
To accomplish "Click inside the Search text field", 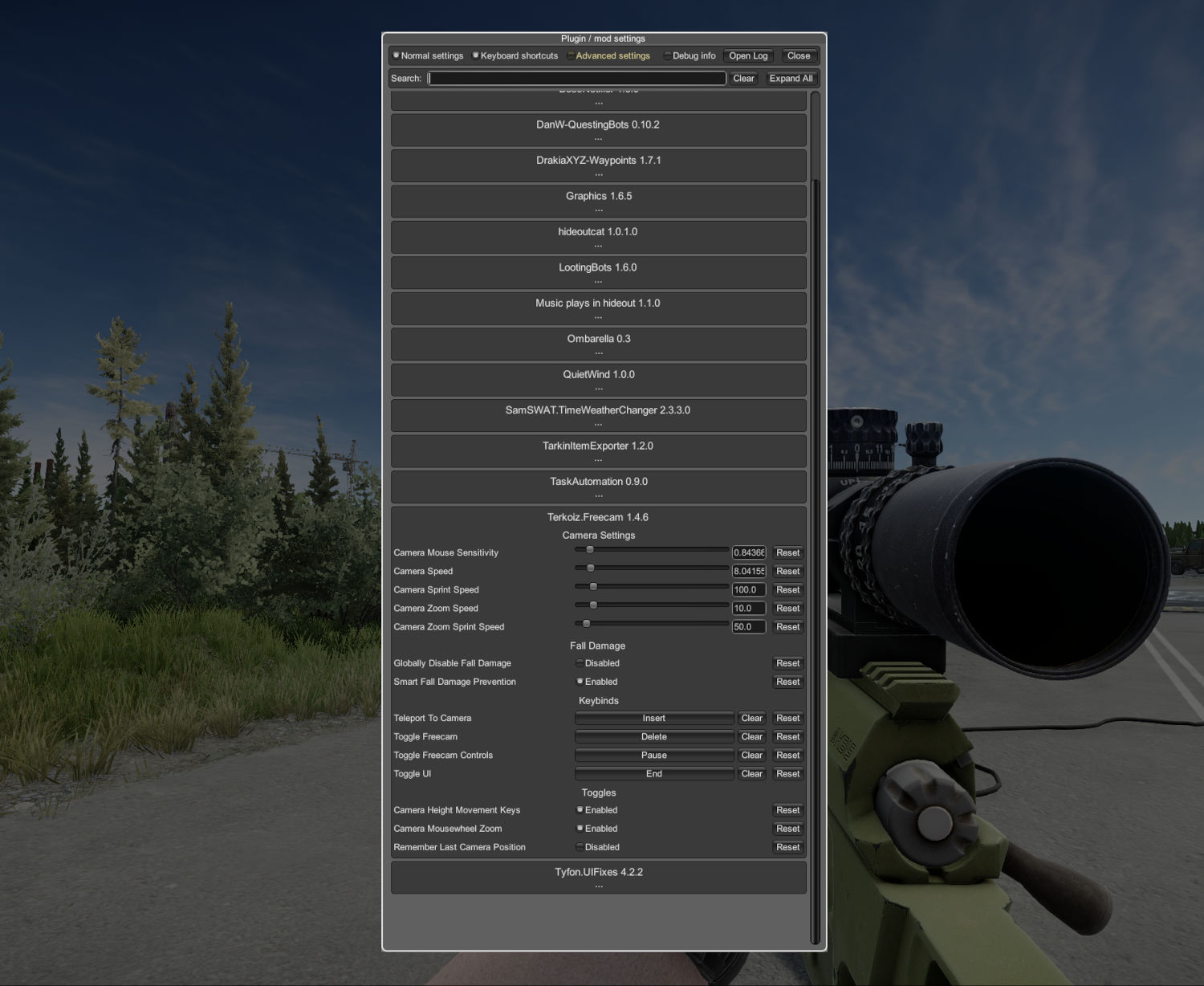I will pos(575,78).
